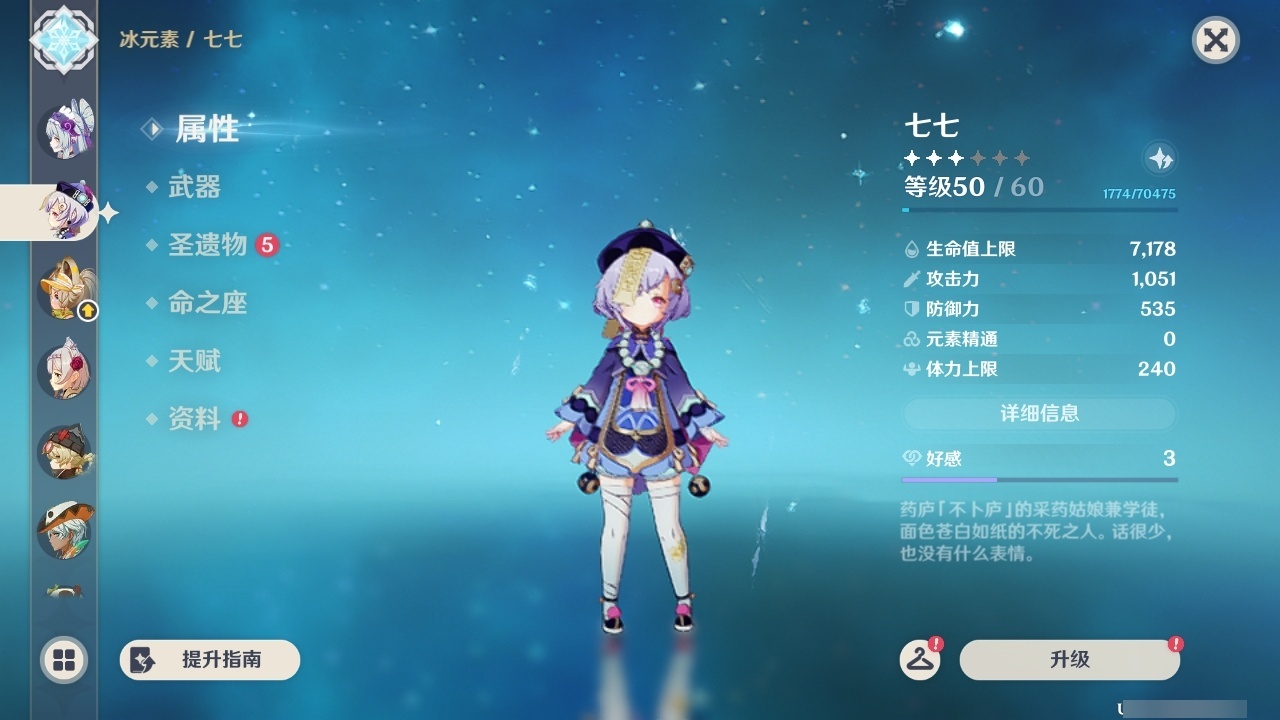Open the 天赋 talents section
Screen dimensions: 1280x720
pos(193,361)
